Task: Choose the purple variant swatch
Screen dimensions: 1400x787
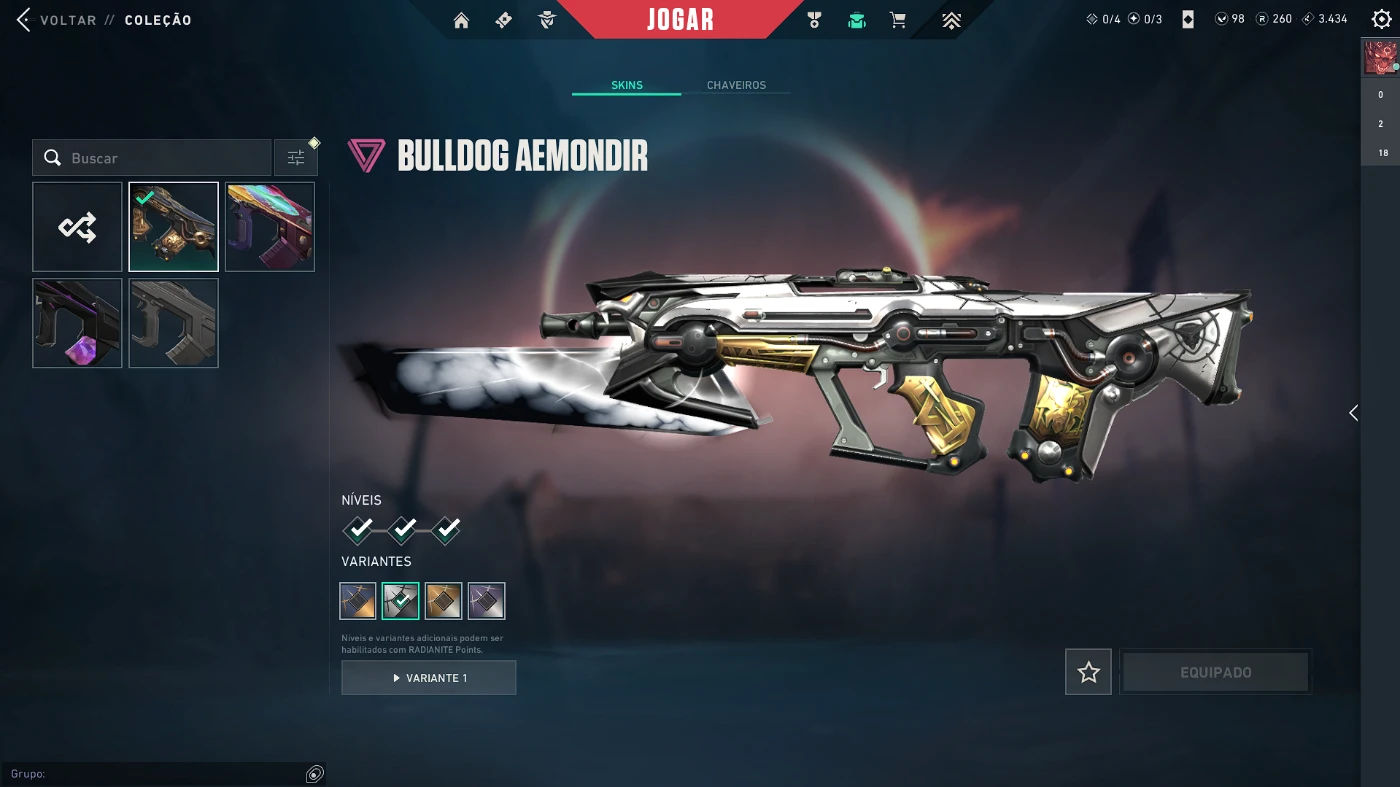Action: tap(486, 601)
